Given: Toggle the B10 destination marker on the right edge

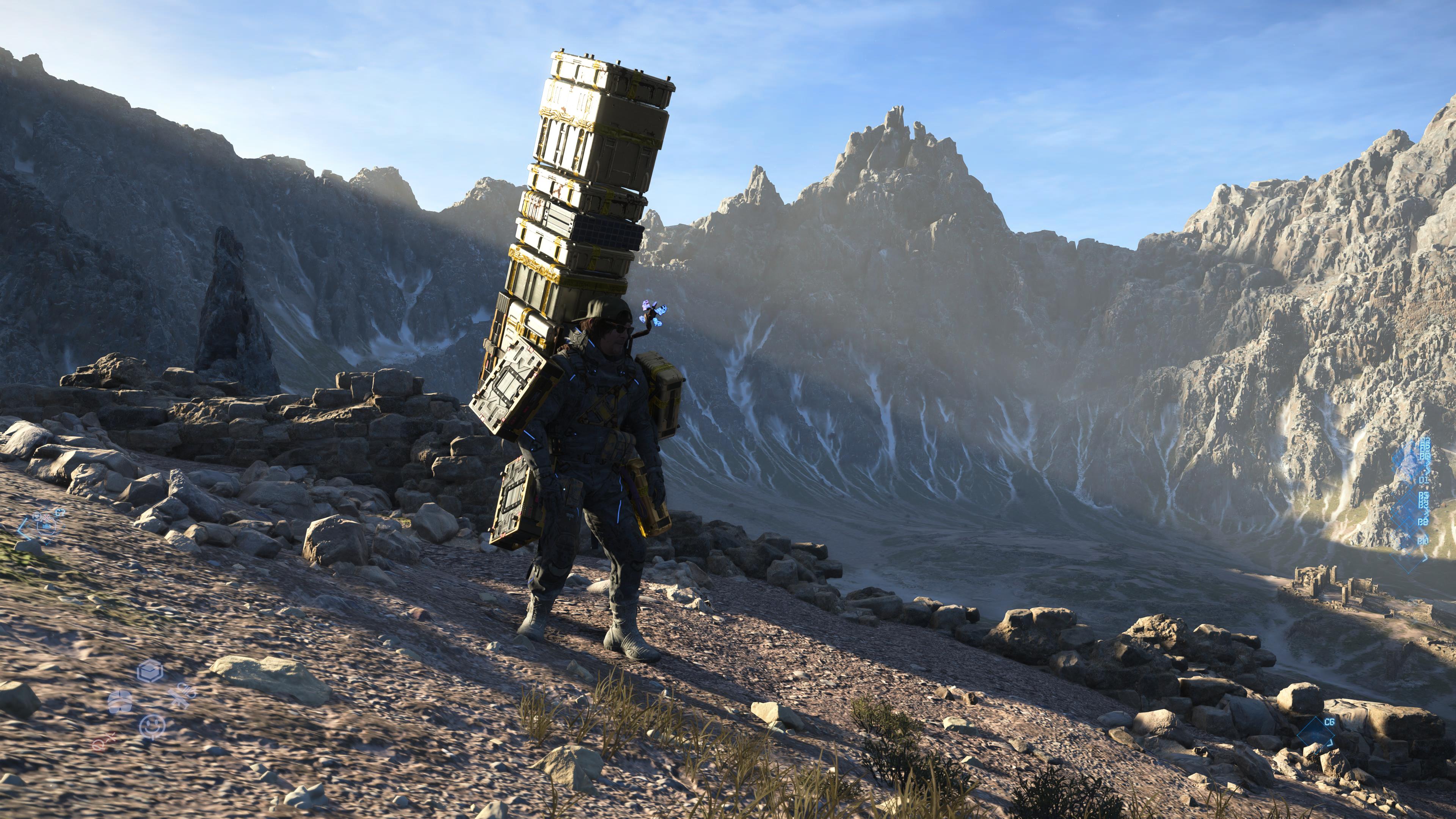Looking at the screenshot, I should click(x=1423, y=541).
